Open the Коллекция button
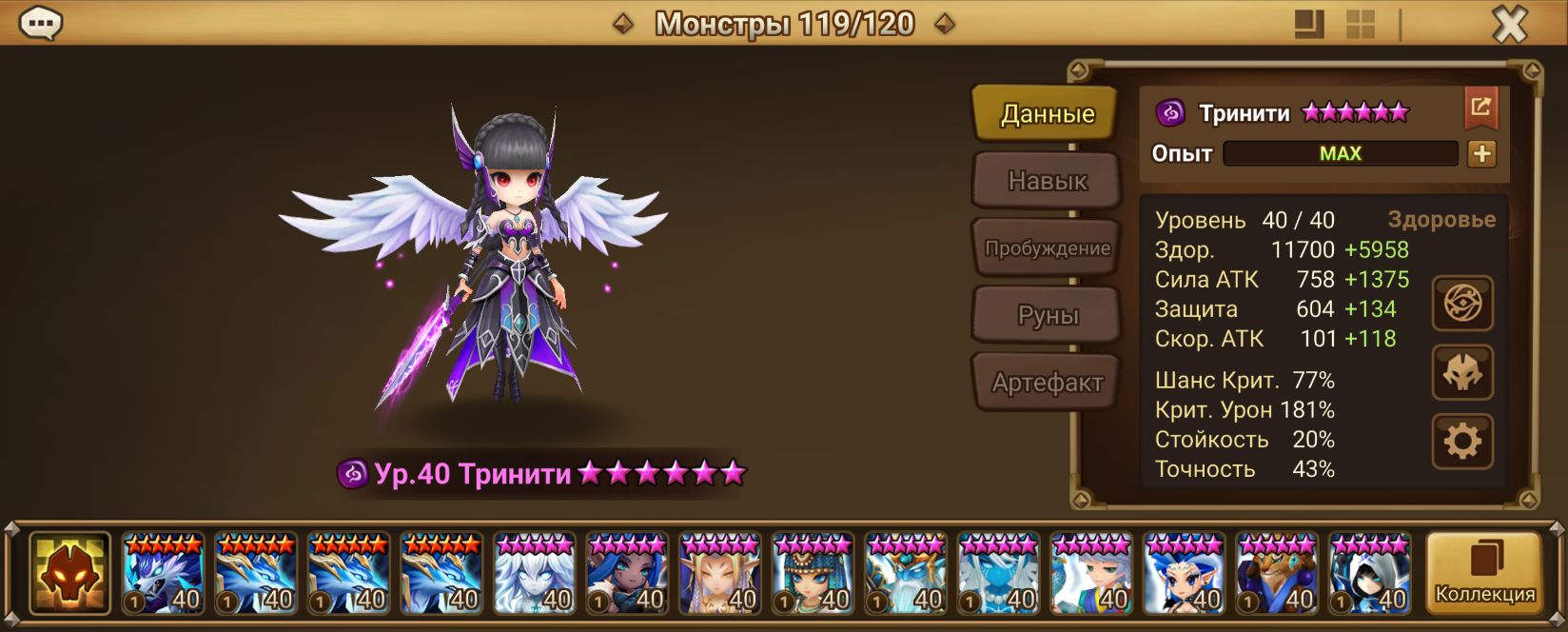 (1484, 573)
